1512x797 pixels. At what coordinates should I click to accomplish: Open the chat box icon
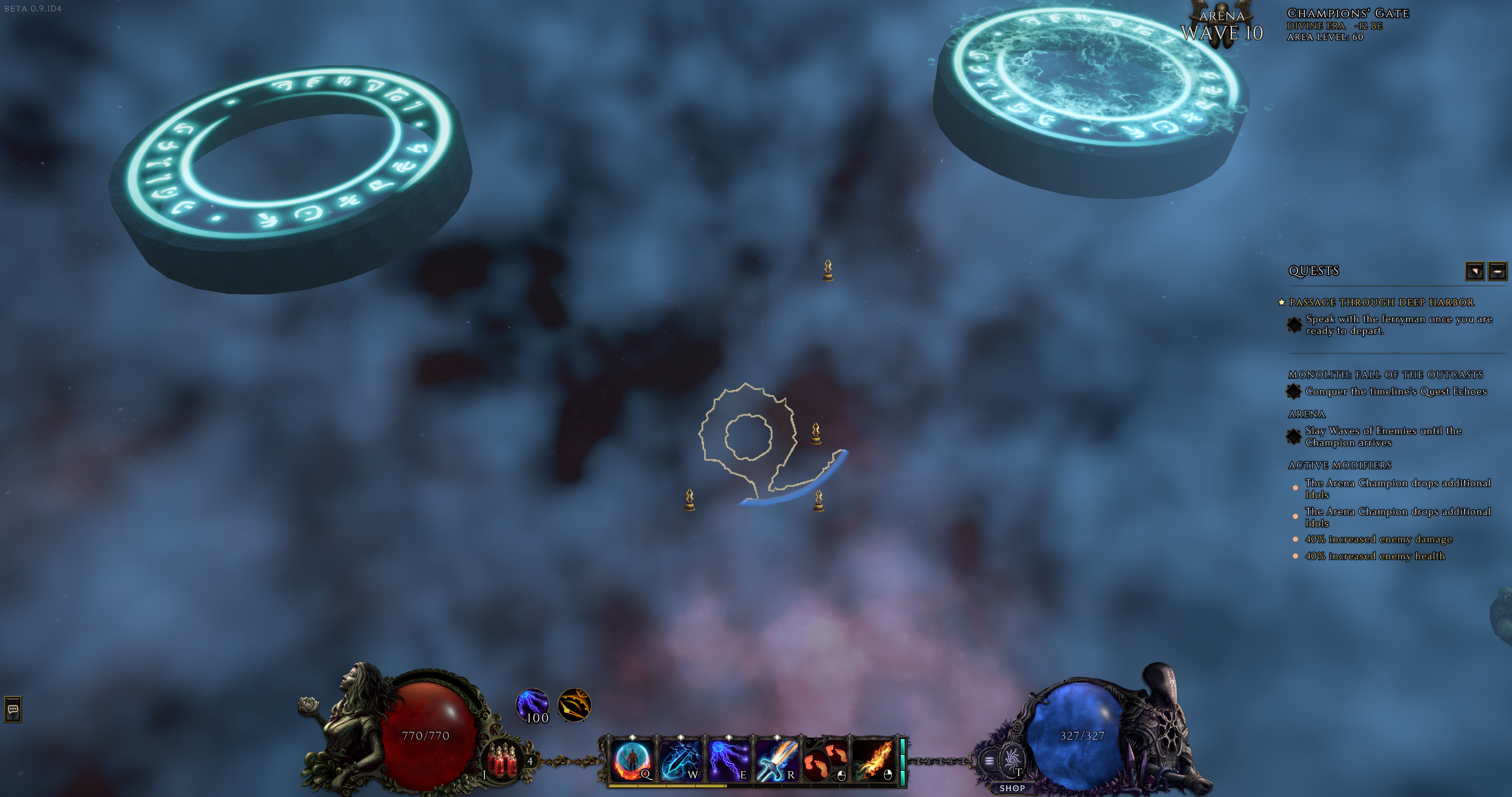[x=13, y=709]
